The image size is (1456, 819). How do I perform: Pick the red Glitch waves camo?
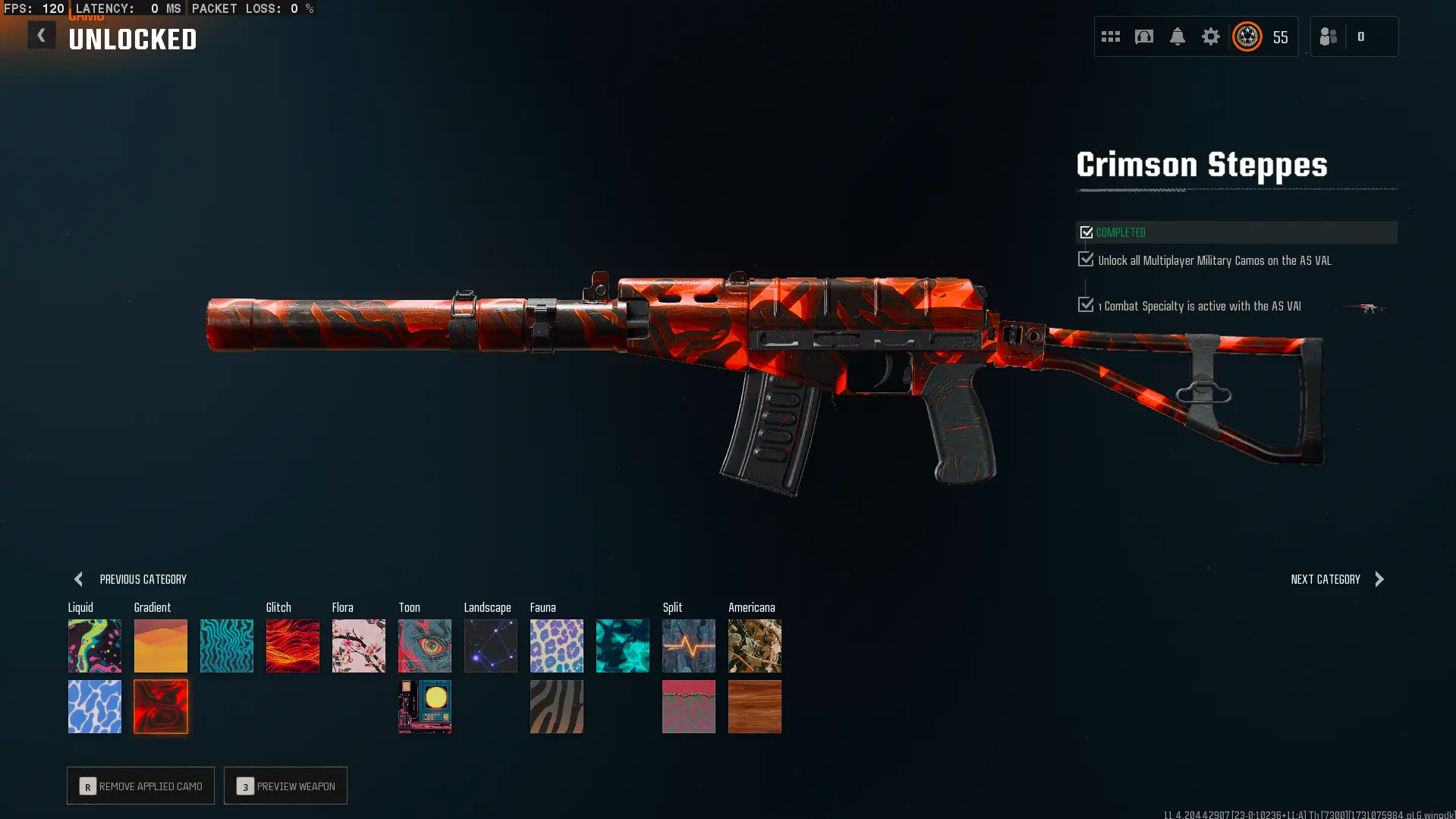tap(293, 646)
